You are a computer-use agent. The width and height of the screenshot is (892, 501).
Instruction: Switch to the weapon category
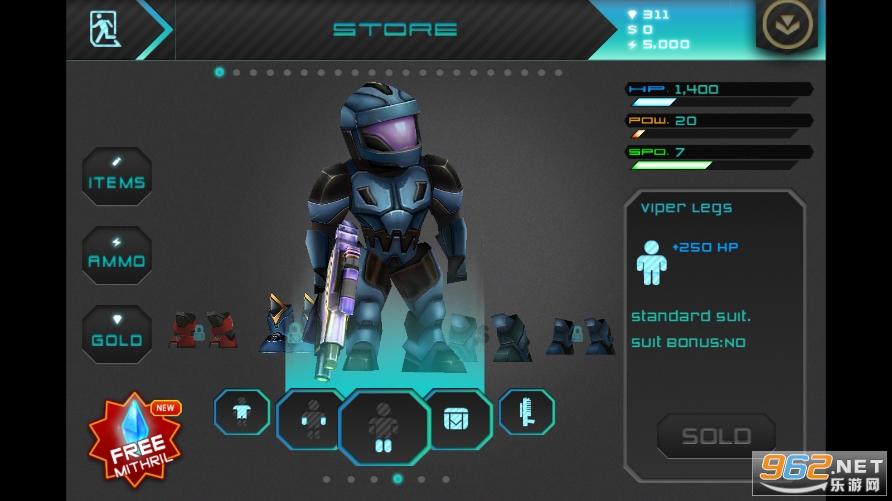[527, 412]
